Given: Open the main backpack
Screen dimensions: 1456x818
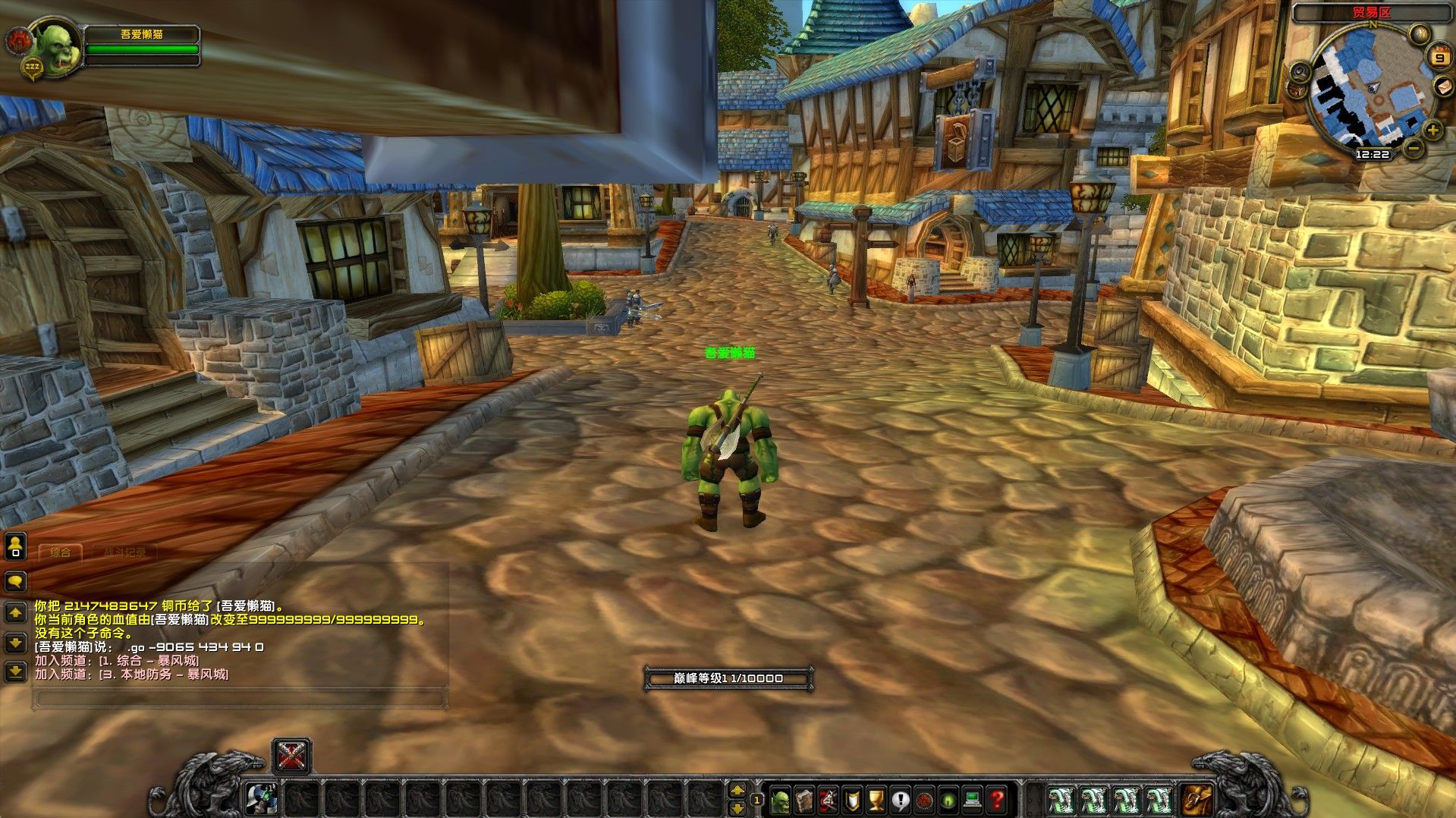Looking at the screenshot, I should pyautogui.click(x=1197, y=800).
